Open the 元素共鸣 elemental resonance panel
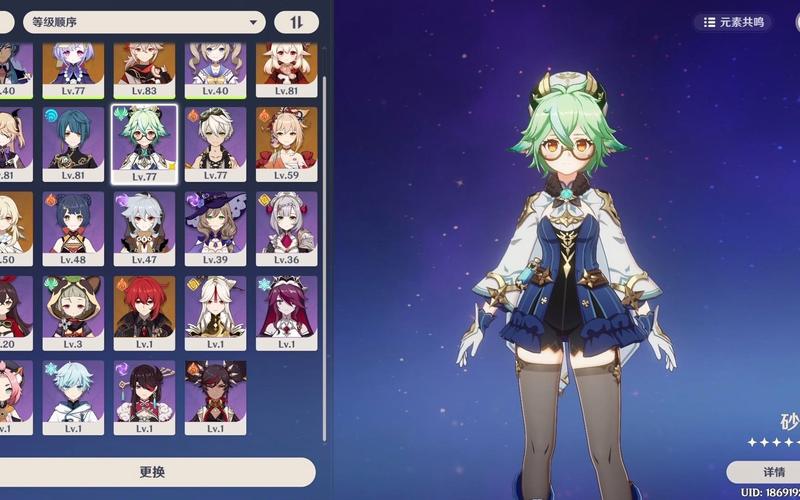Screen dimensions: 800x500 tap(734, 22)
